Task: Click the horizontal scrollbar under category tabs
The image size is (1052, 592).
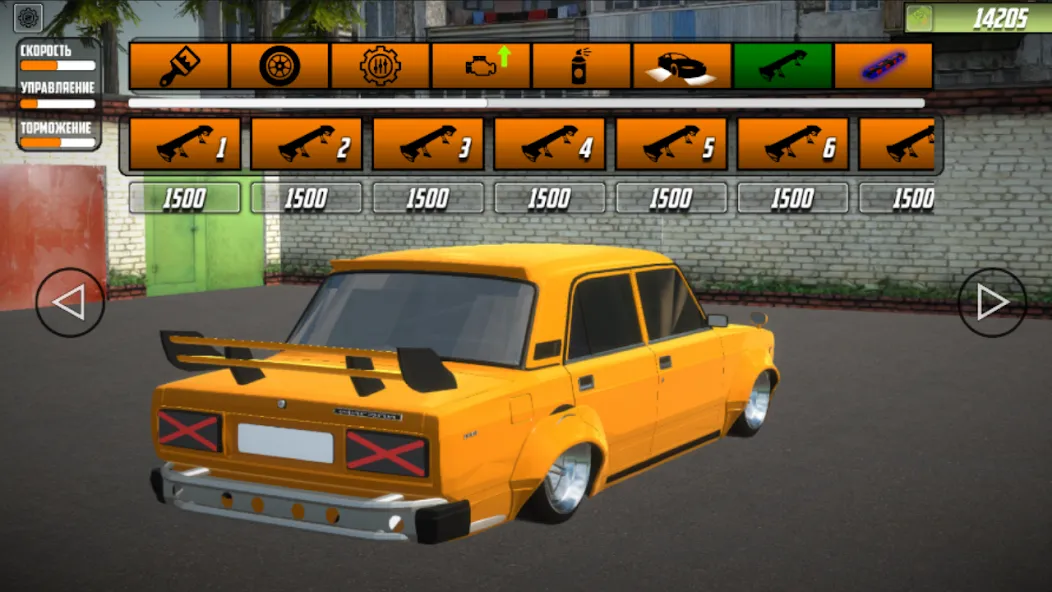Action: pyautogui.click(x=526, y=102)
